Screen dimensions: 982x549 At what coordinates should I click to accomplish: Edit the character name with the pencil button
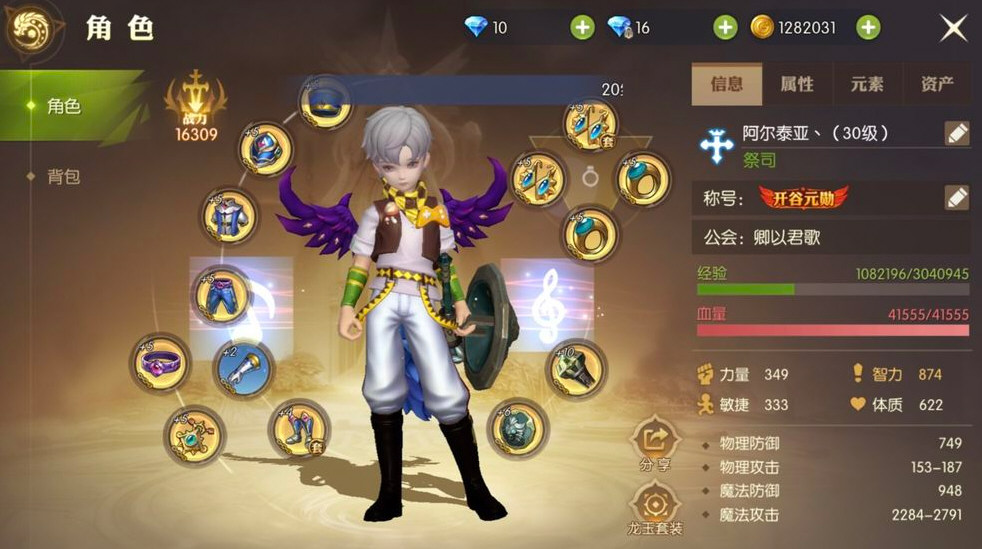point(956,134)
